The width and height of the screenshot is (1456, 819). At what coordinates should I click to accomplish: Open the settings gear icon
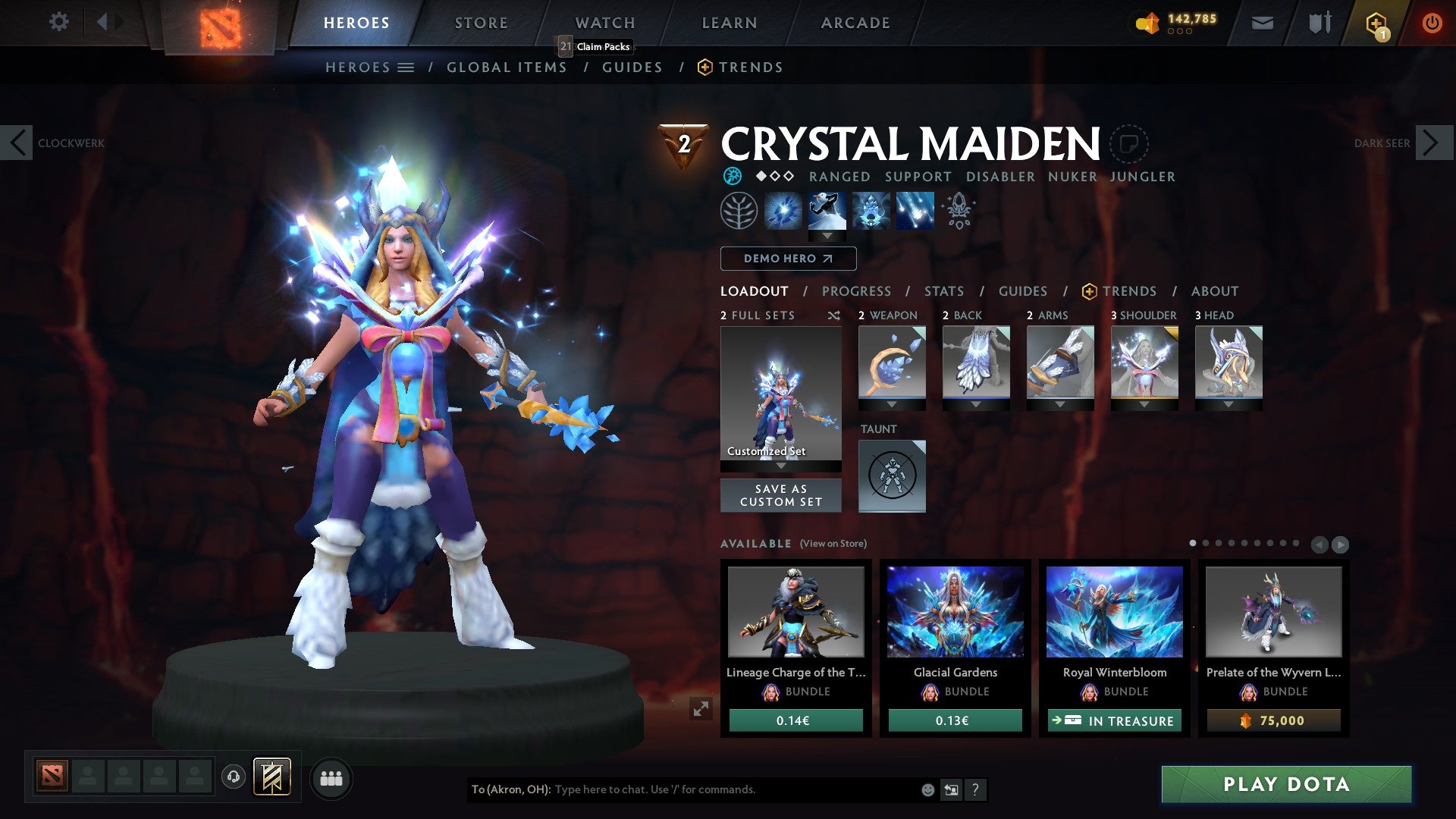(58, 22)
